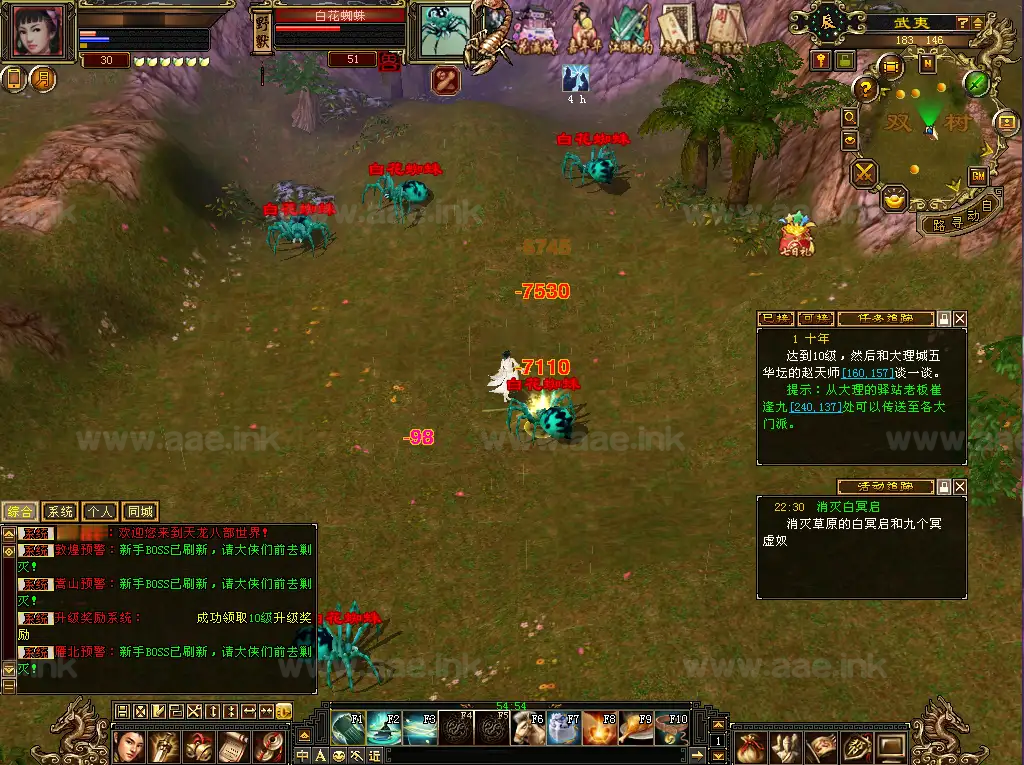The image size is (1024, 765).
Task: Open the 花满城 event icon
Action: click(x=533, y=30)
